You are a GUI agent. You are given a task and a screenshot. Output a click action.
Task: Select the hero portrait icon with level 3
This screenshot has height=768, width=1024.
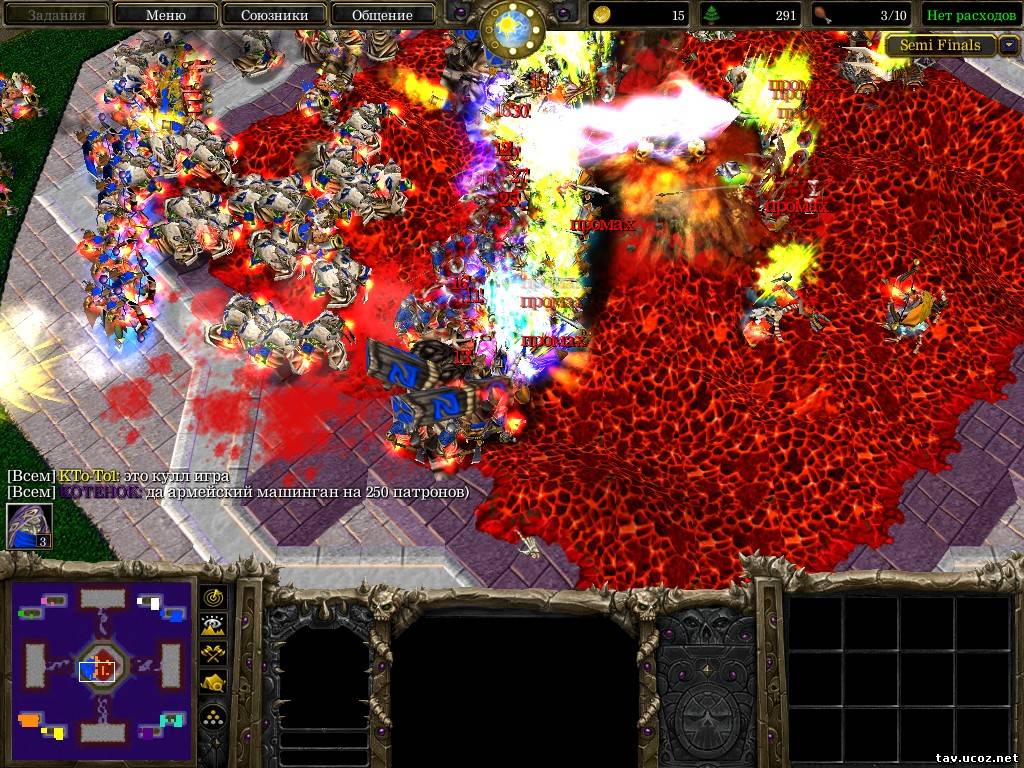pyautogui.click(x=29, y=527)
